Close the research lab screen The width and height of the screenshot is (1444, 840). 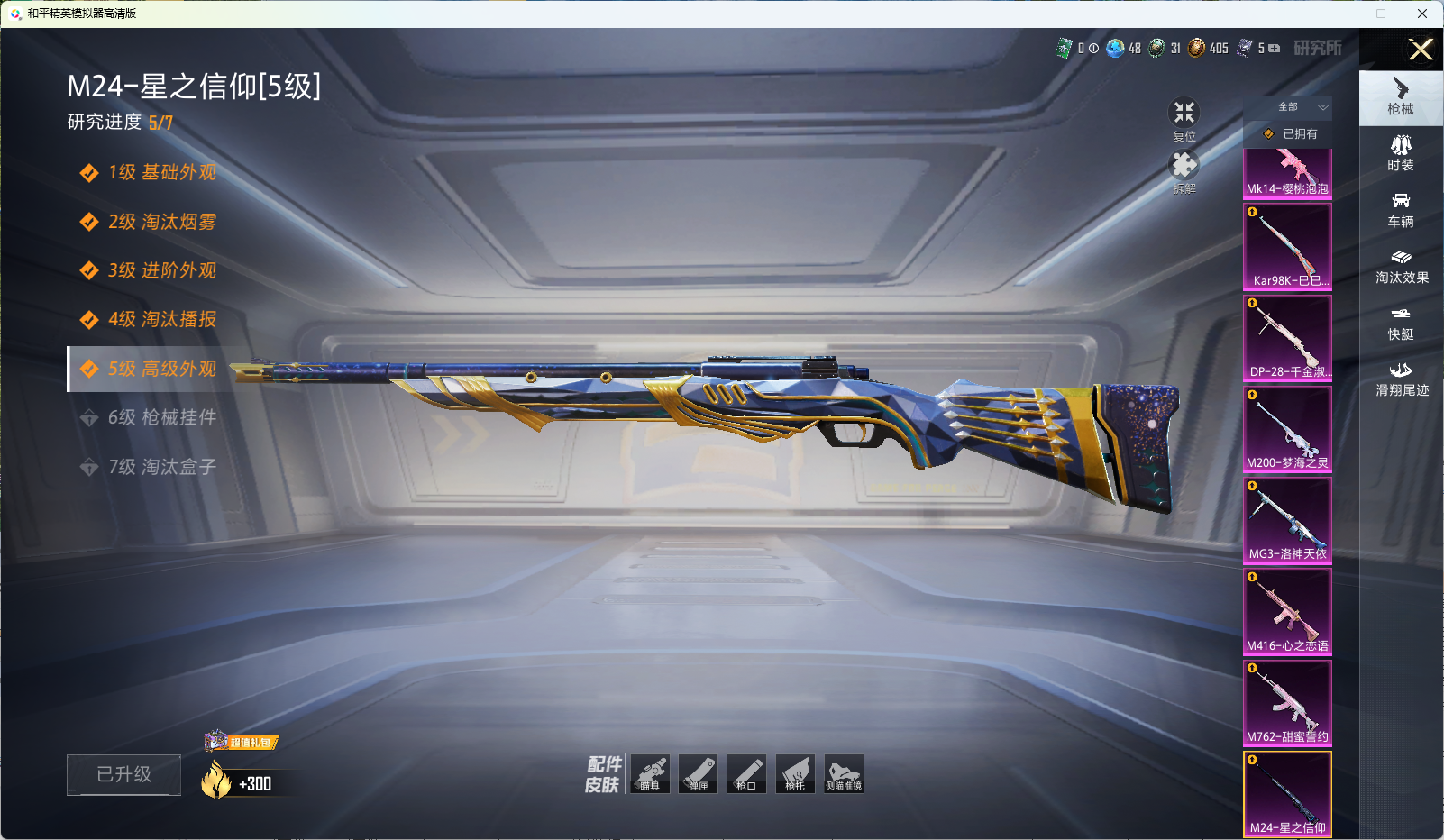[1421, 50]
